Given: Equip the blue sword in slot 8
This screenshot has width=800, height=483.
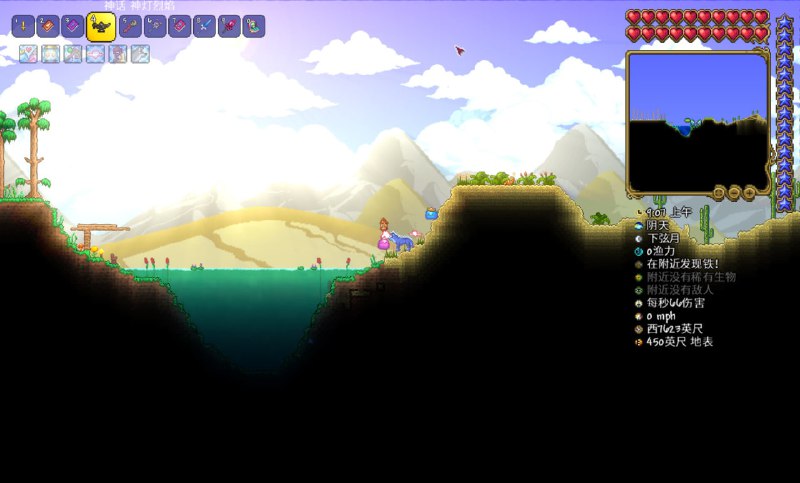Looking at the screenshot, I should [x=204, y=26].
